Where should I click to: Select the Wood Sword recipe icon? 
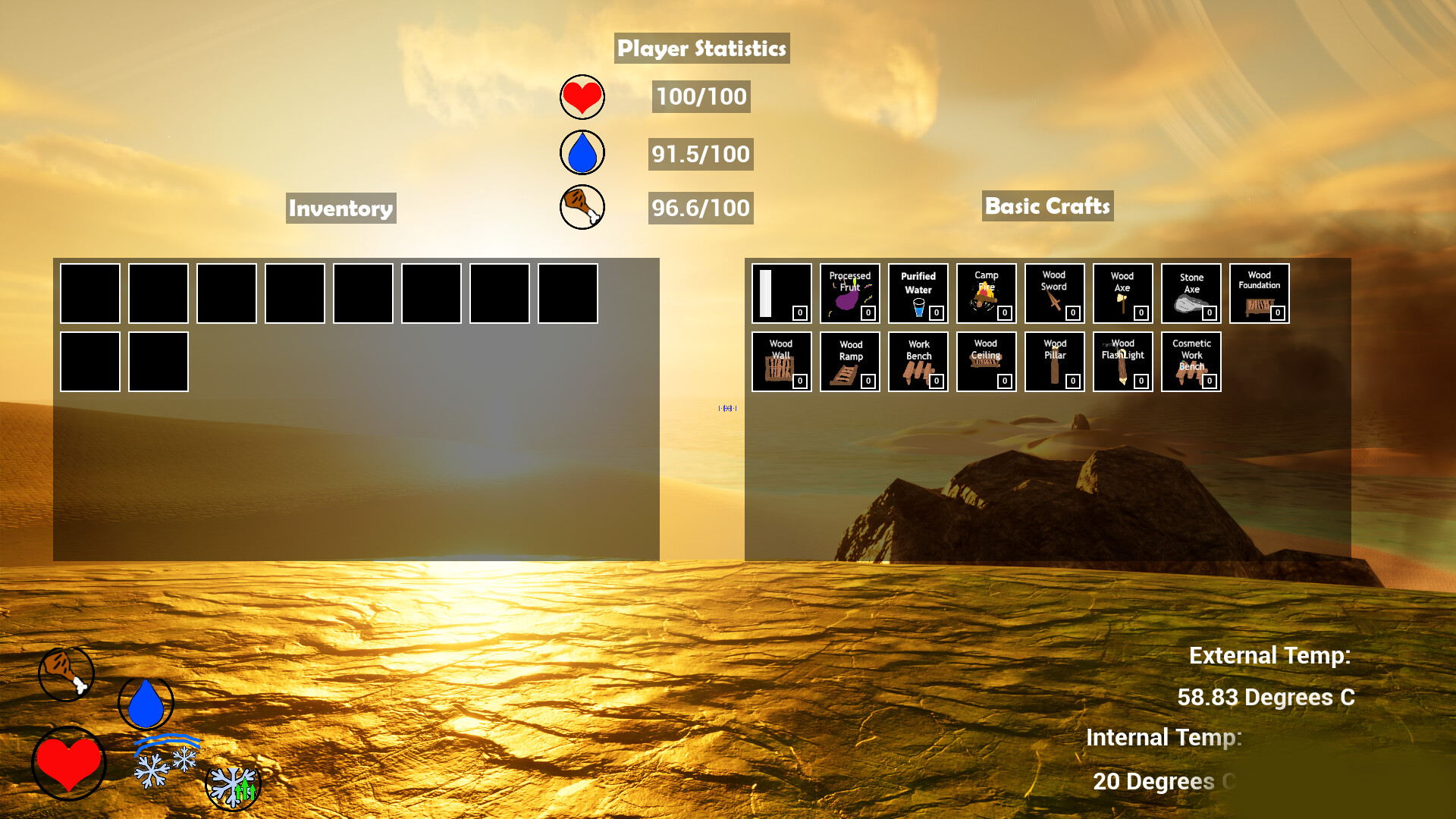1054,293
